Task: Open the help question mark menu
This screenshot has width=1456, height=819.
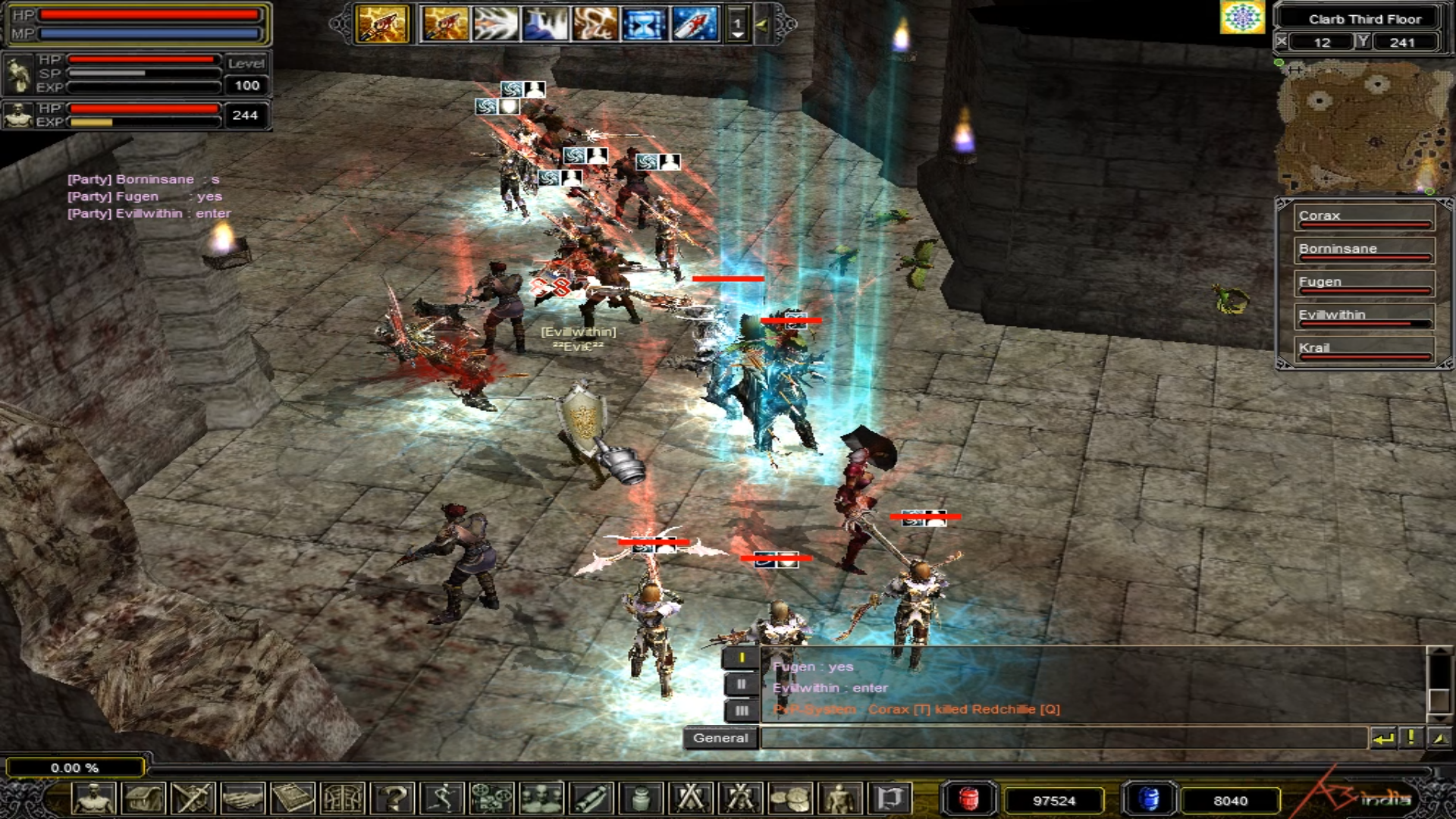Action: (x=394, y=799)
